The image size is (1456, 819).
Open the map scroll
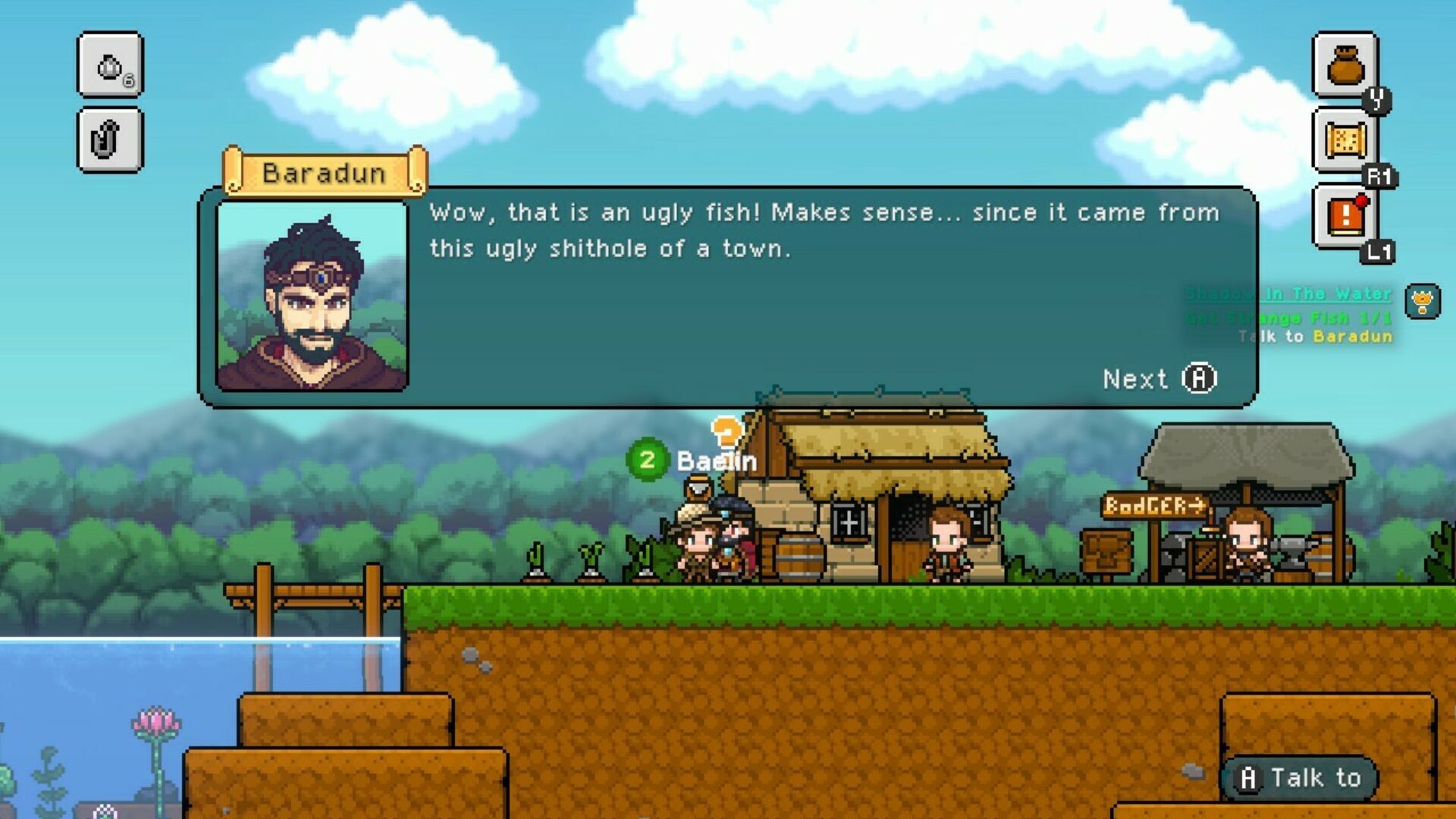click(x=1345, y=140)
